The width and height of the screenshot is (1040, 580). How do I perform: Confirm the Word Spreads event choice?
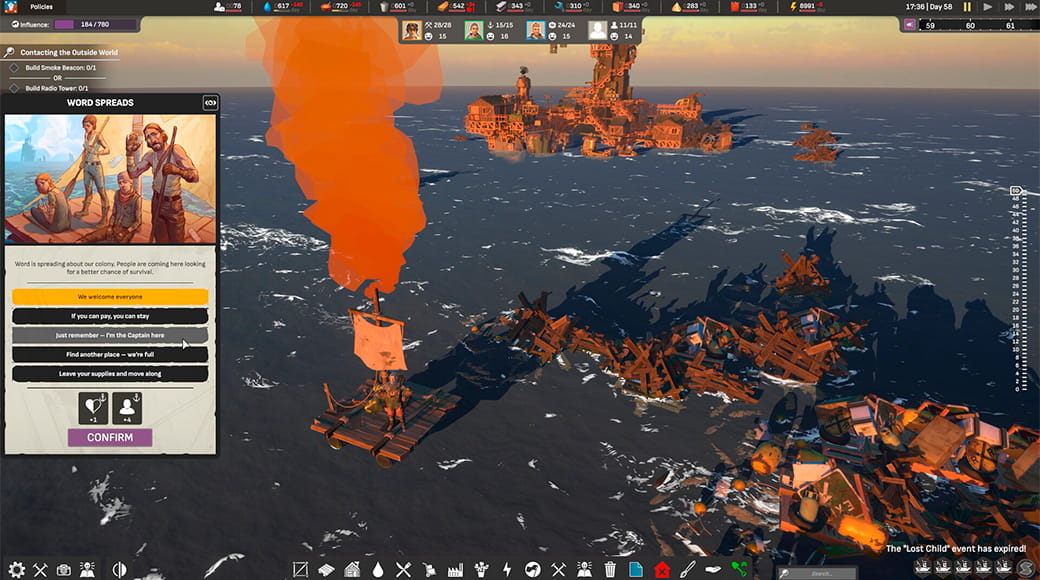[110, 437]
